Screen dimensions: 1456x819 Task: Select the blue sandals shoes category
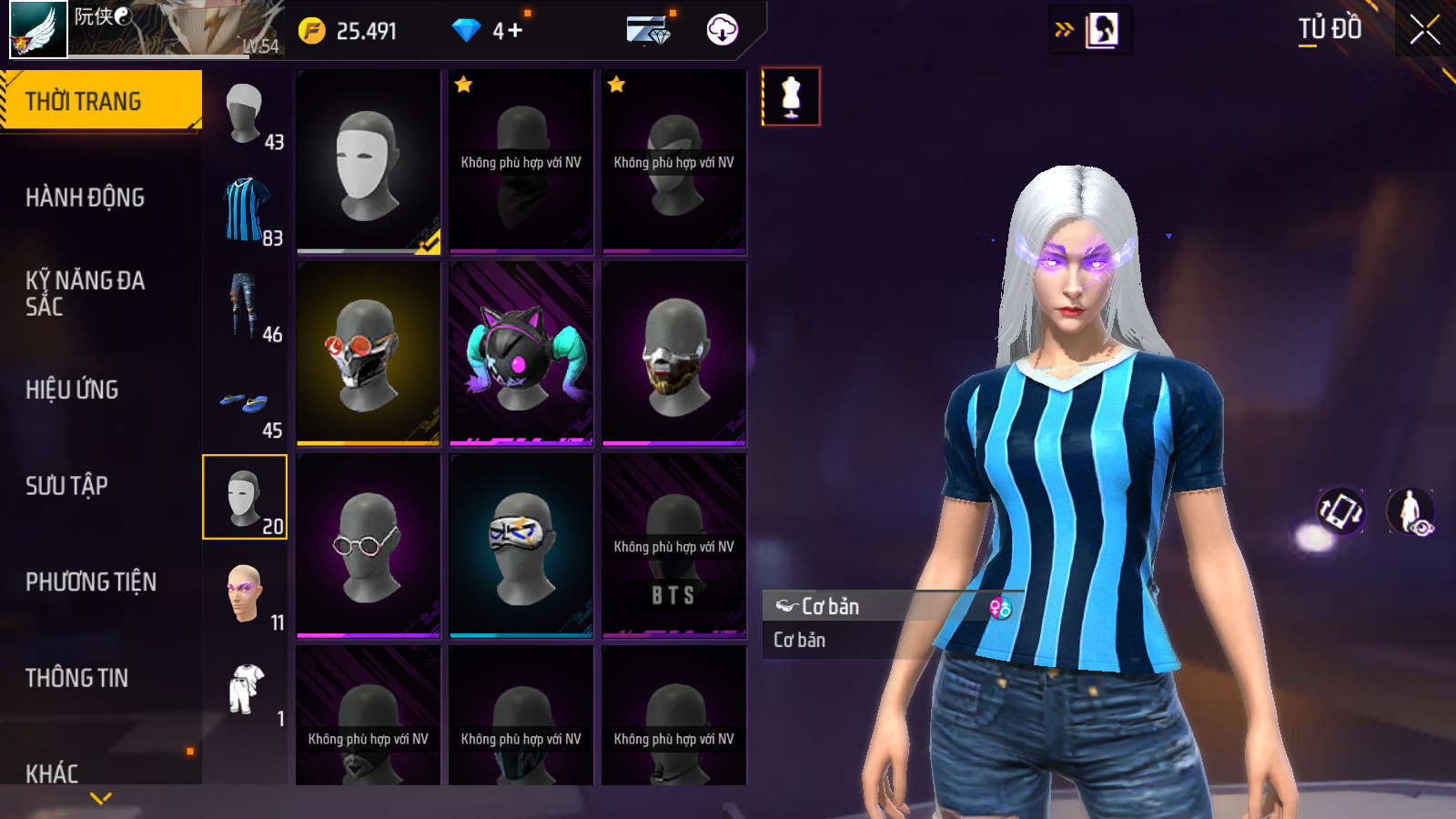[245, 402]
